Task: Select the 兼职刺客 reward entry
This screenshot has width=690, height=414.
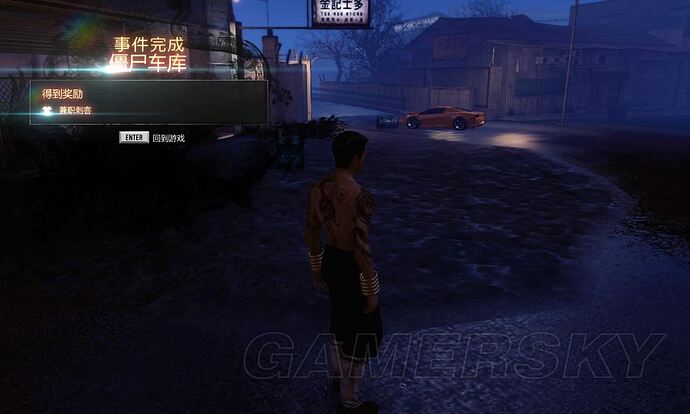Action: point(75,110)
